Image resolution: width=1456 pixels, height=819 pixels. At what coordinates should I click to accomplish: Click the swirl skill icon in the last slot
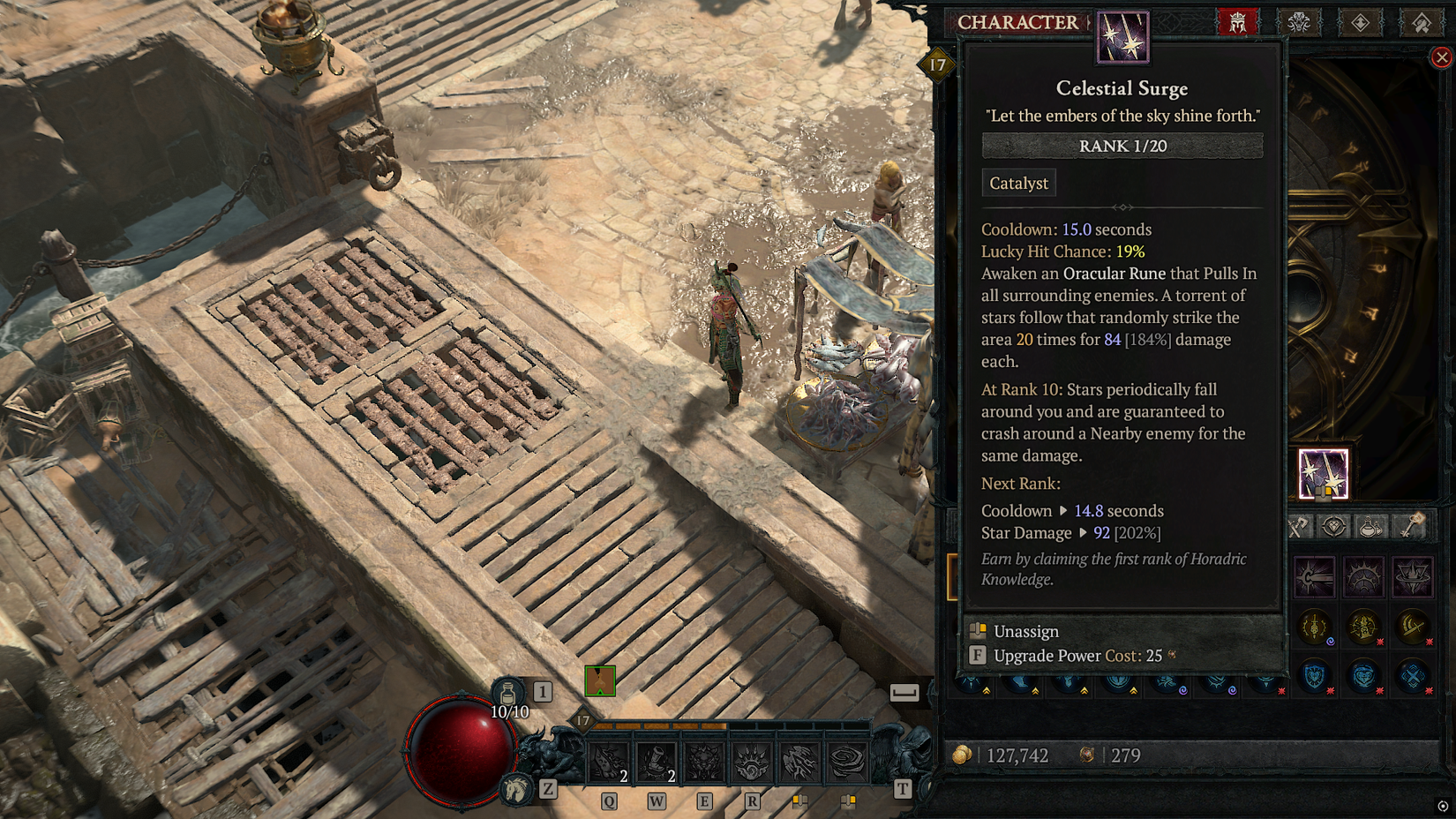pyautogui.click(x=845, y=760)
